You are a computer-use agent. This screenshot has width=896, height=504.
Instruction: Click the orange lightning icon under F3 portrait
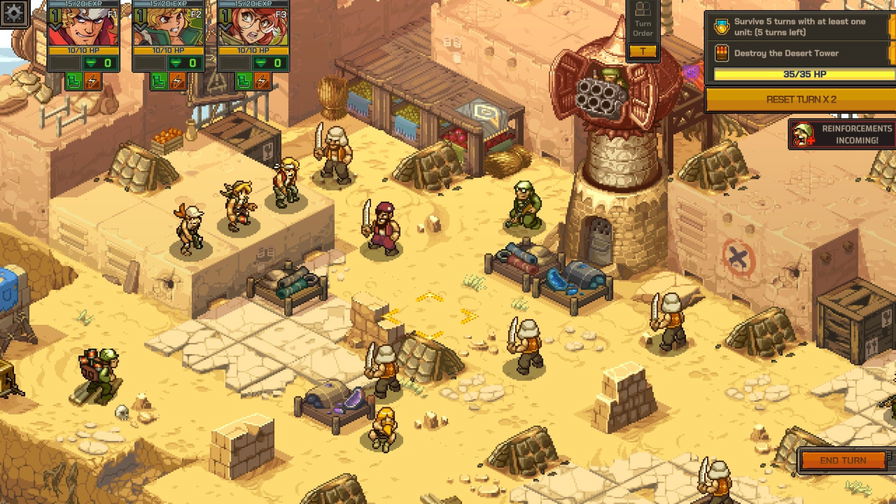click(x=262, y=82)
